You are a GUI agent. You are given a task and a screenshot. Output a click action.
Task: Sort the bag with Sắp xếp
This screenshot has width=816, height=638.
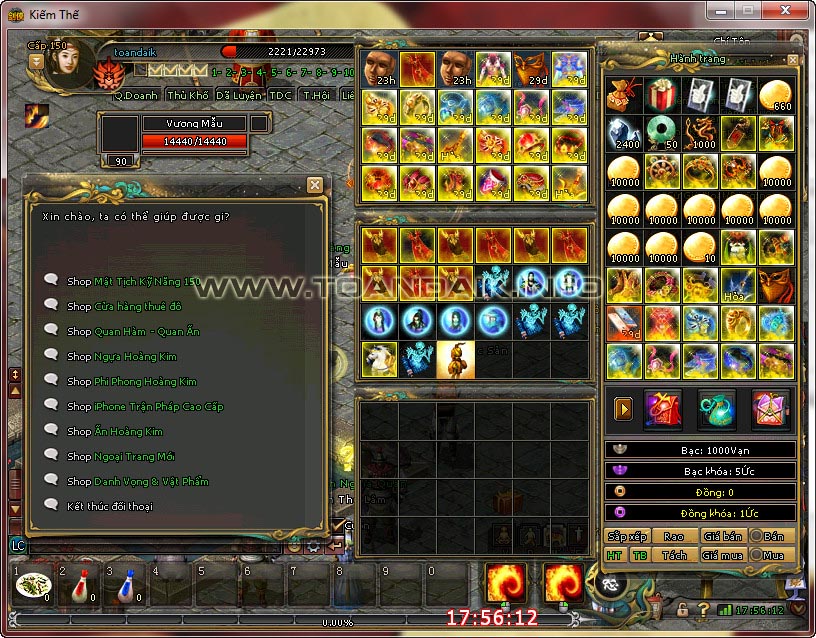pos(627,536)
